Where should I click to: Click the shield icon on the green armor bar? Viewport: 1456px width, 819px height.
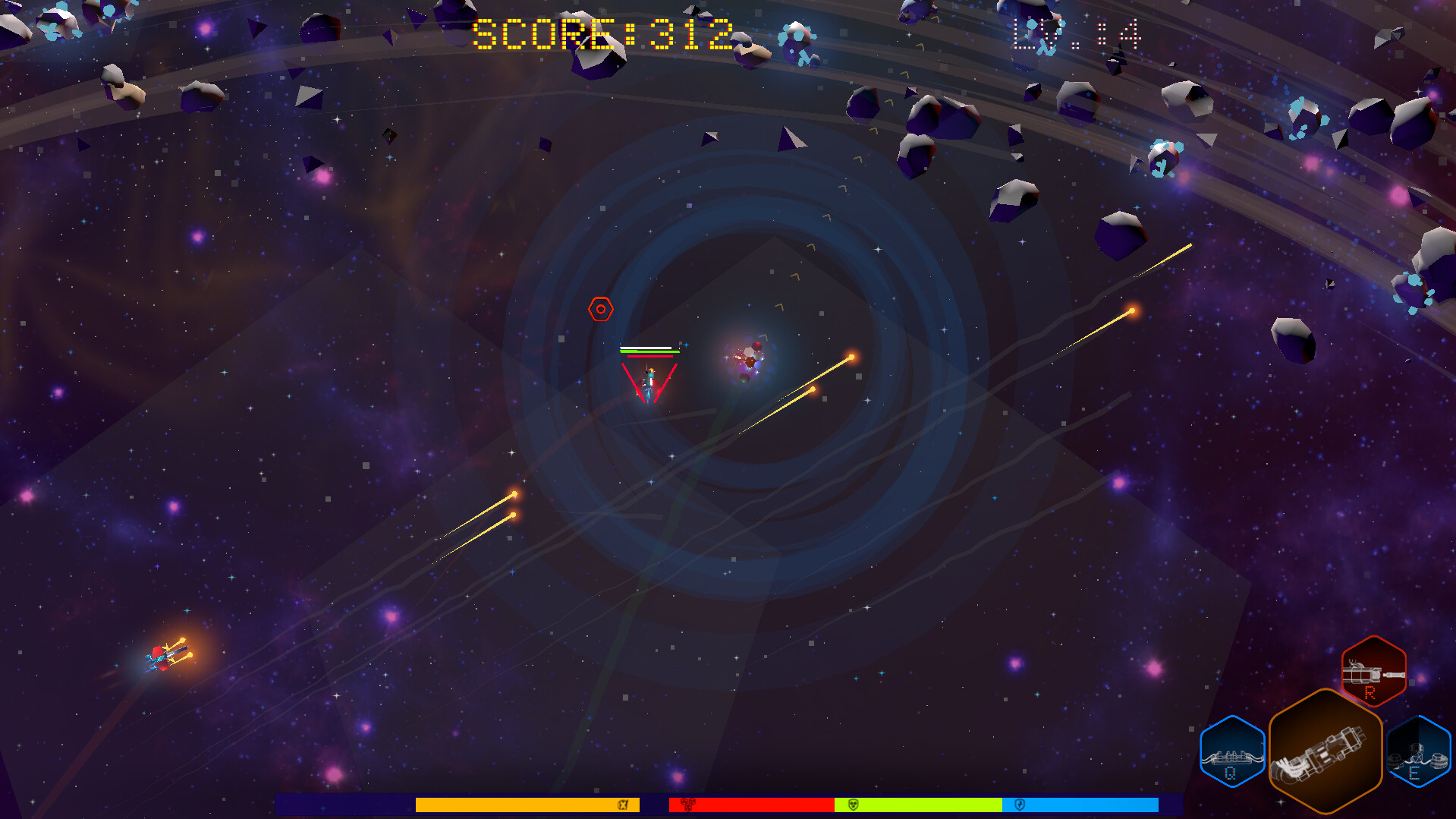click(852, 805)
